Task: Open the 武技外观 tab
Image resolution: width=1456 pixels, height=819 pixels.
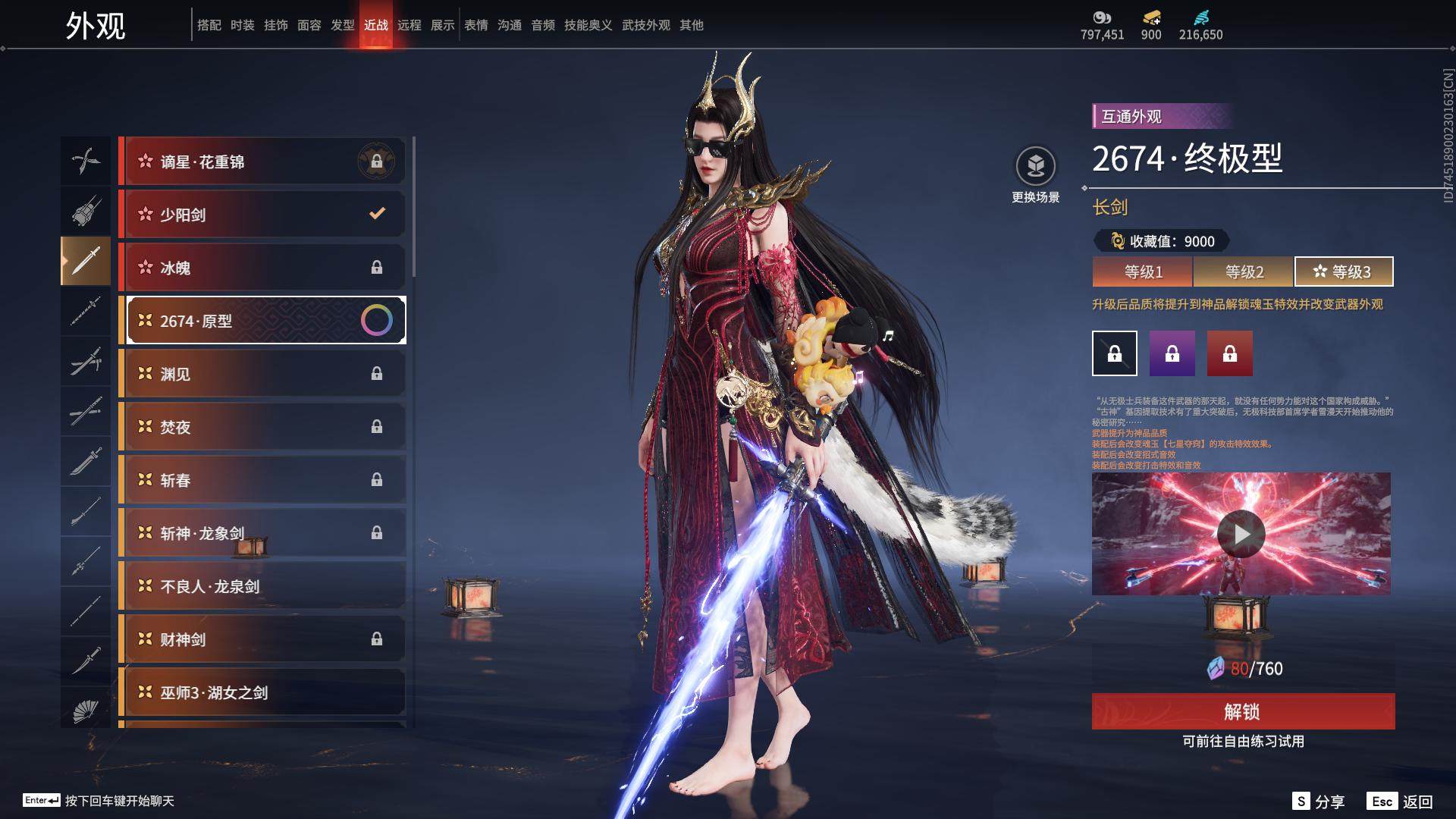Action: [x=646, y=25]
